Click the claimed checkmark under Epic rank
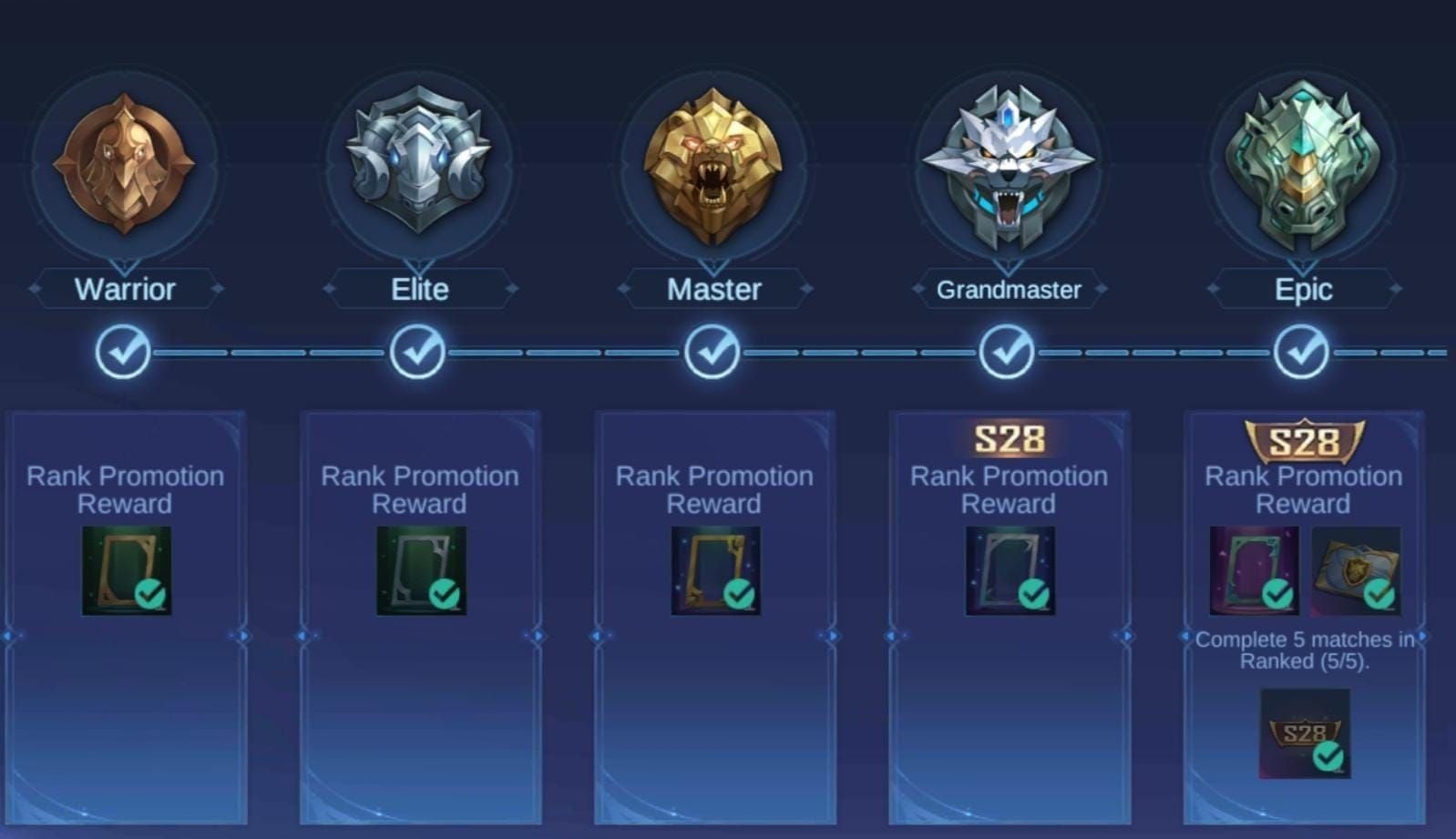The width and height of the screenshot is (1456, 839). tap(1302, 351)
